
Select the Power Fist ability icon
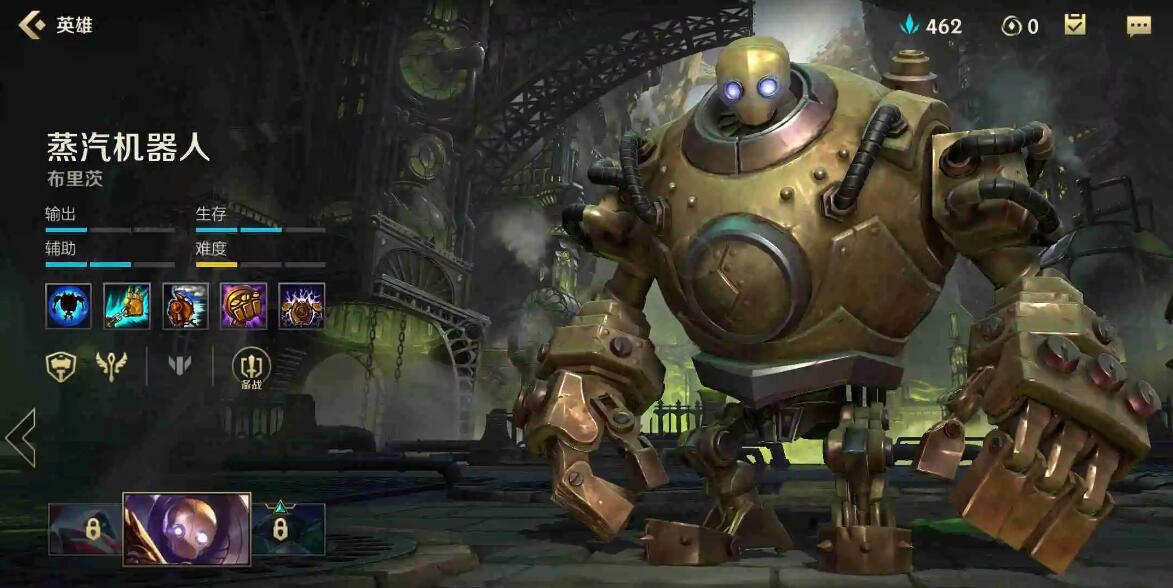[243, 305]
